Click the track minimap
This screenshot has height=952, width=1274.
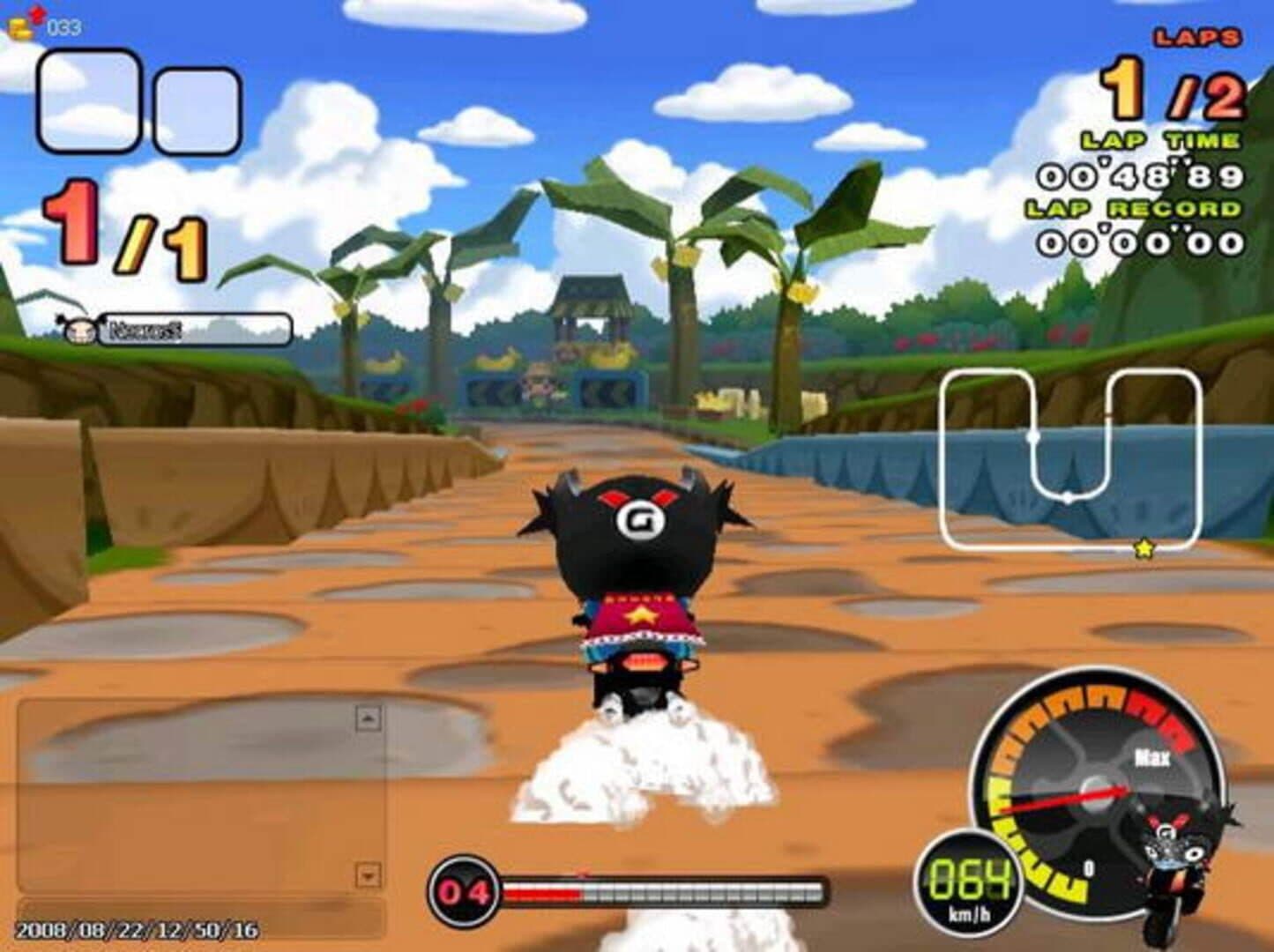1070,458
